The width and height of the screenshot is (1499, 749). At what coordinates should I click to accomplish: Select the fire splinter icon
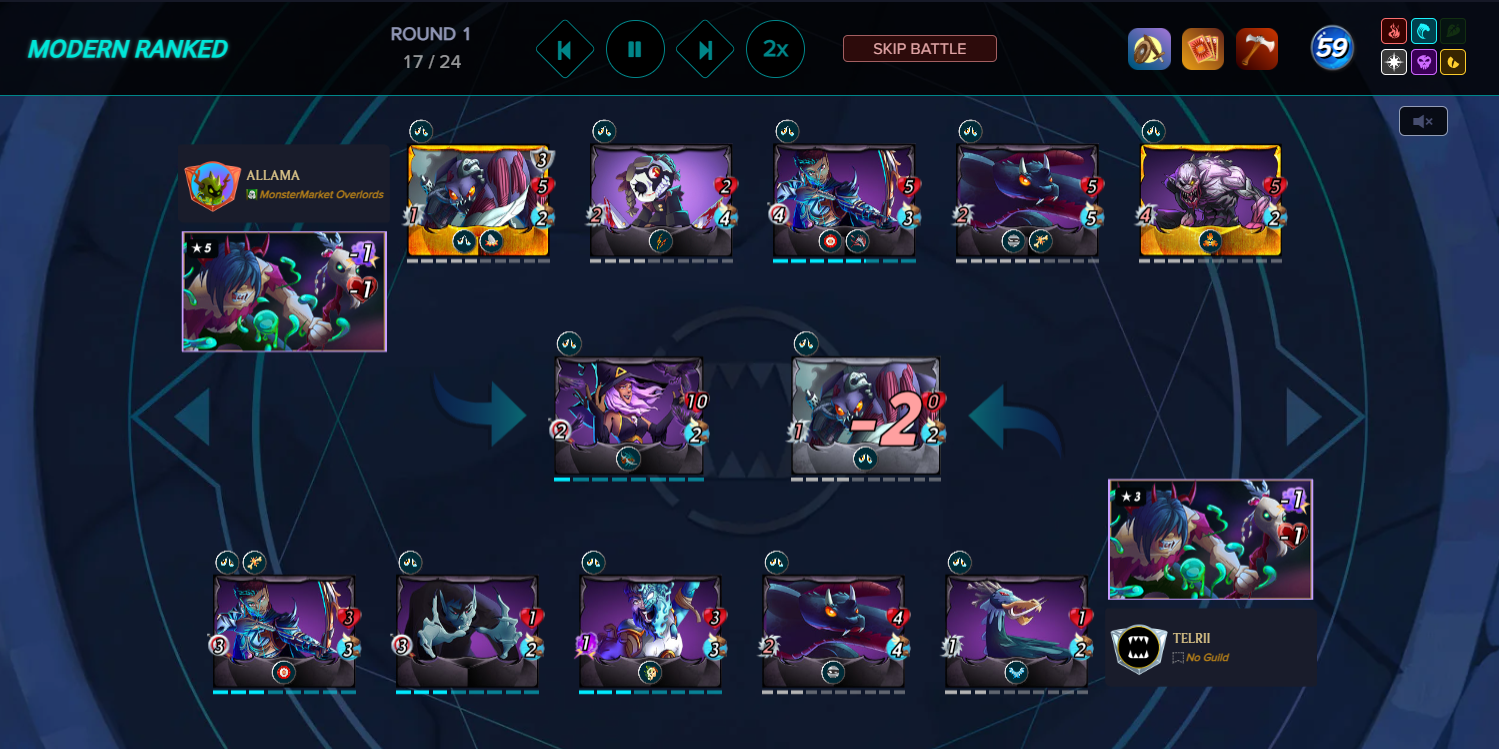tap(1394, 31)
